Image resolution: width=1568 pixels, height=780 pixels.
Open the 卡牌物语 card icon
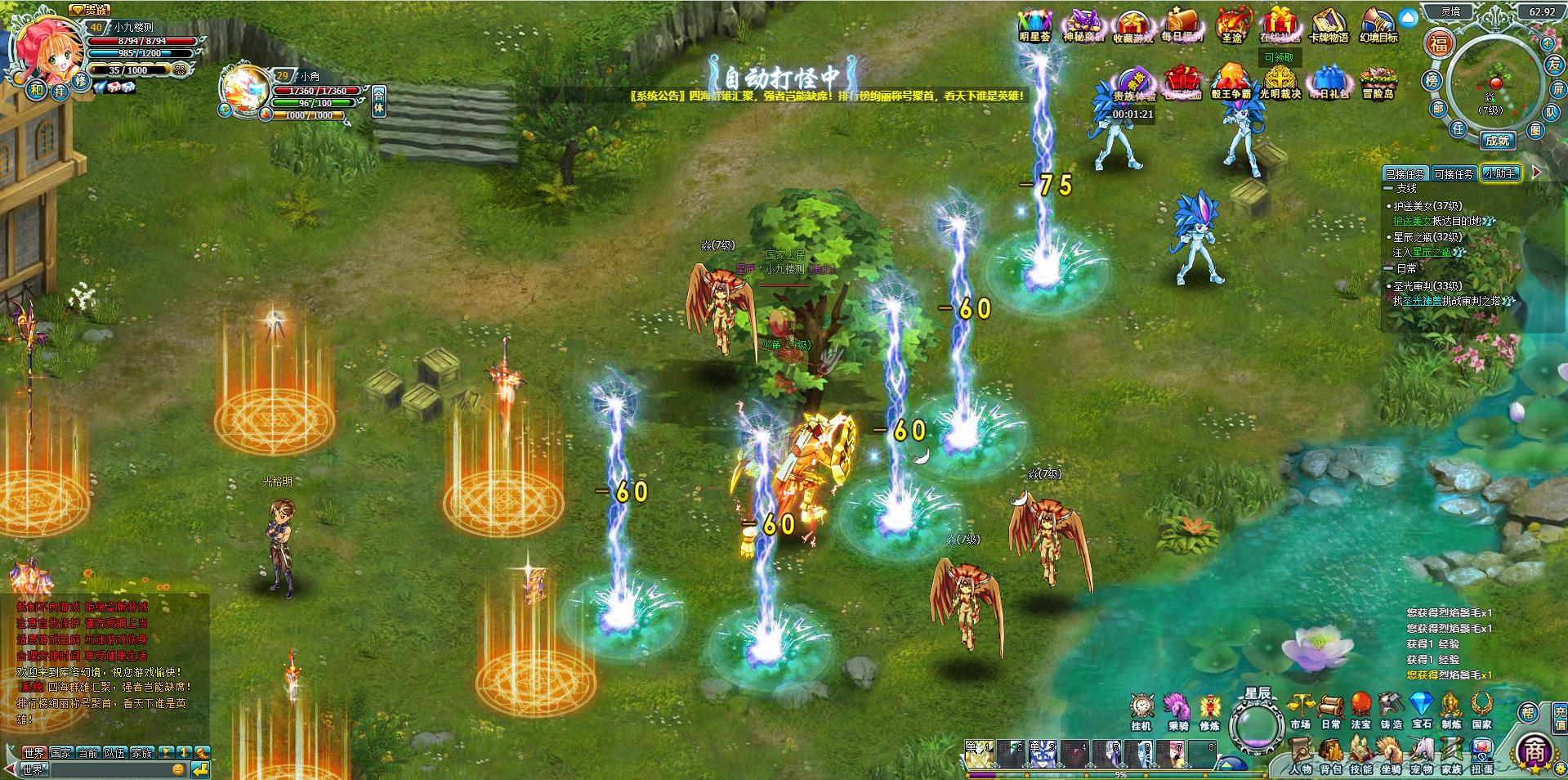(x=1328, y=25)
